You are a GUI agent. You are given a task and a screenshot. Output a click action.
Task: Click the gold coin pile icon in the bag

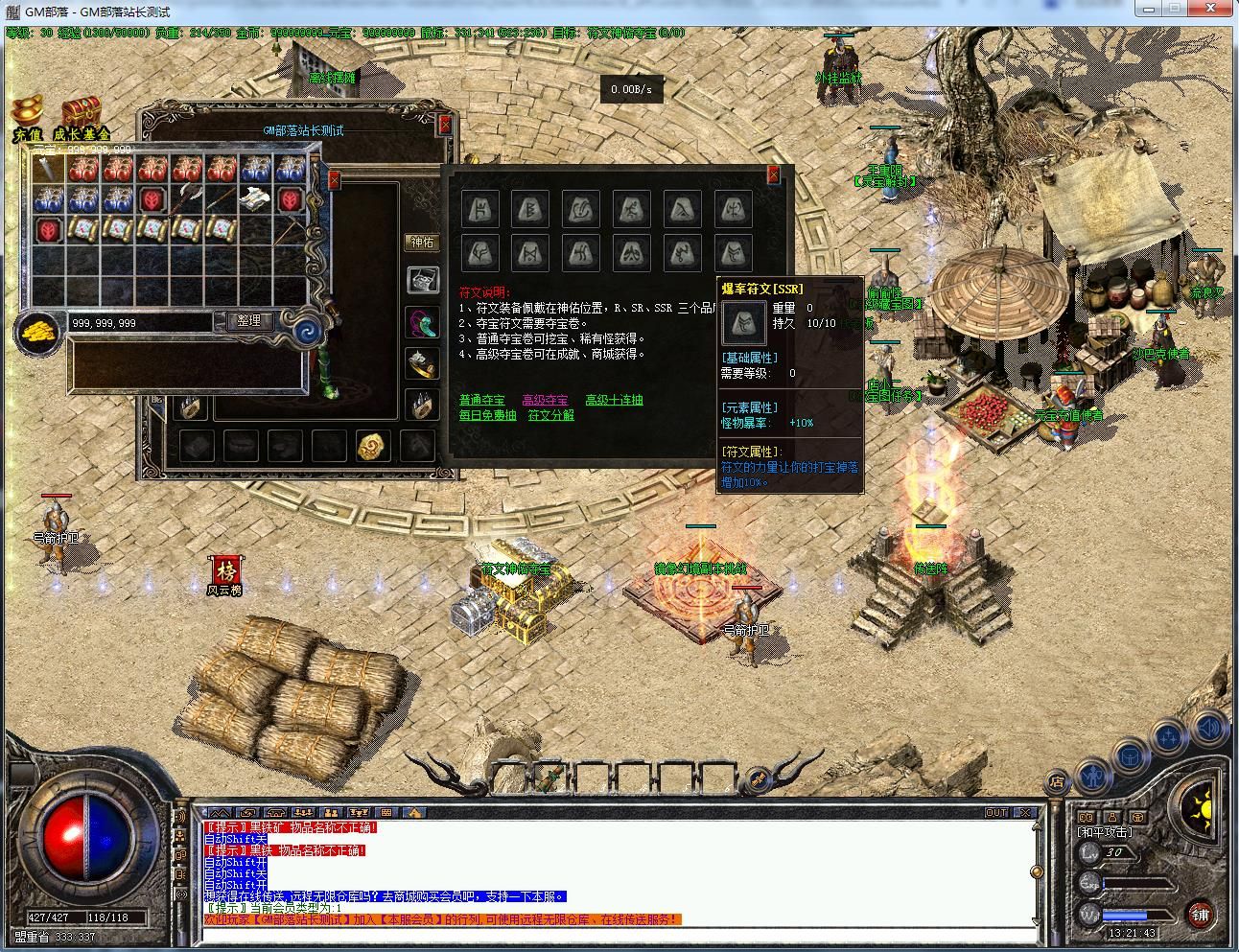[x=38, y=332]
